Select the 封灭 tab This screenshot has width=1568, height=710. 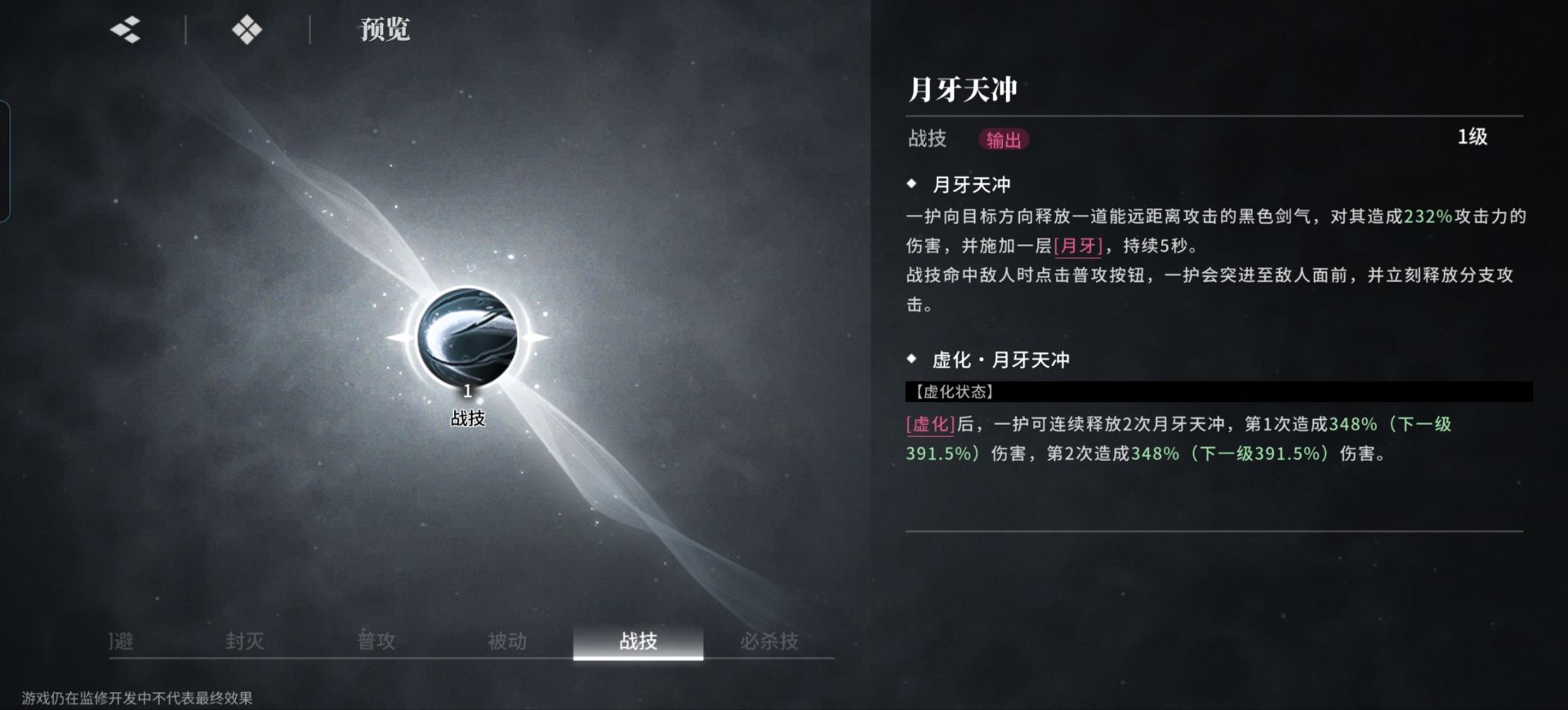tap(247, 642)
